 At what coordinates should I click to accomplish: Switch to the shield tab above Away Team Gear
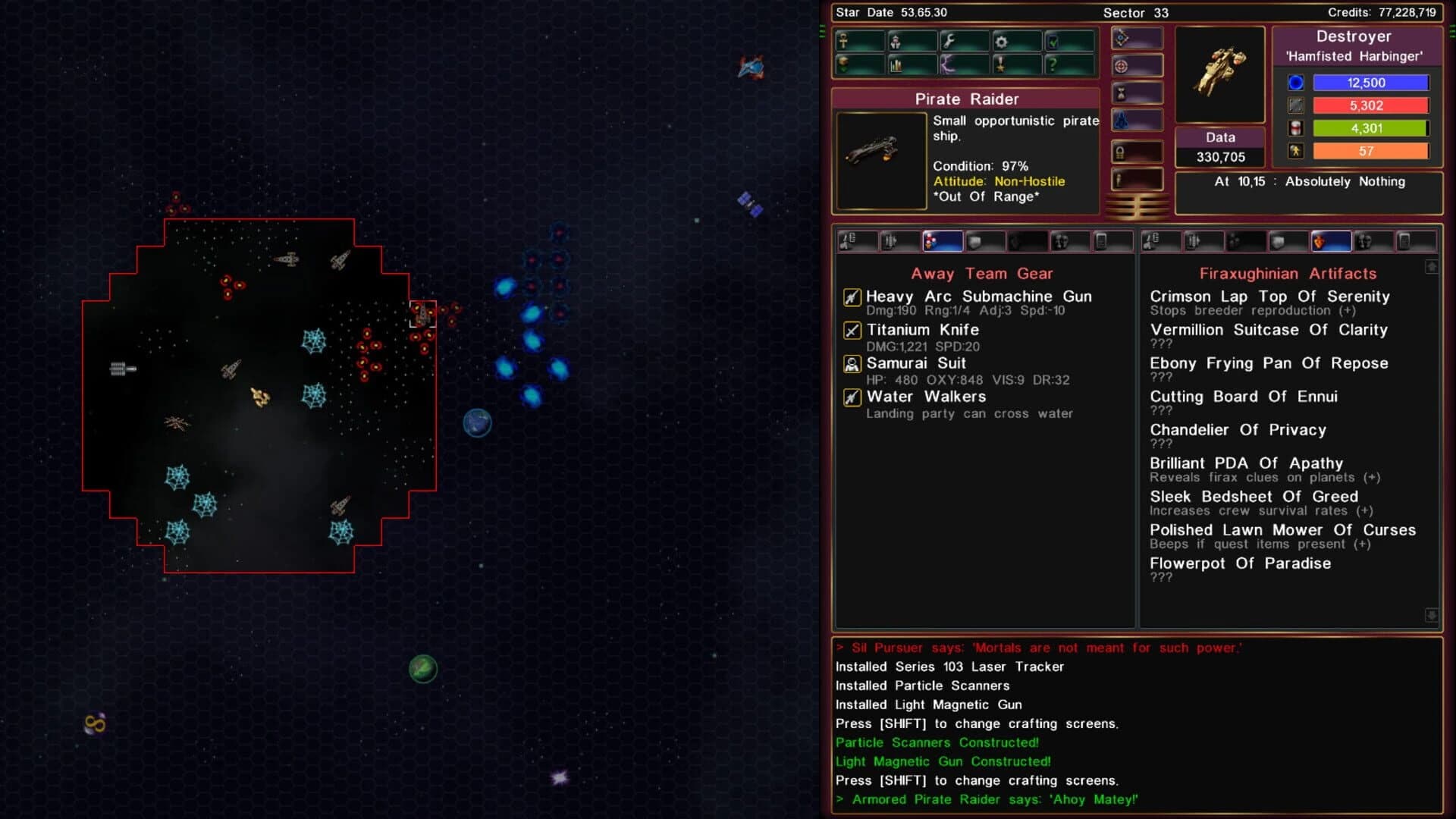tap(974, 241)
